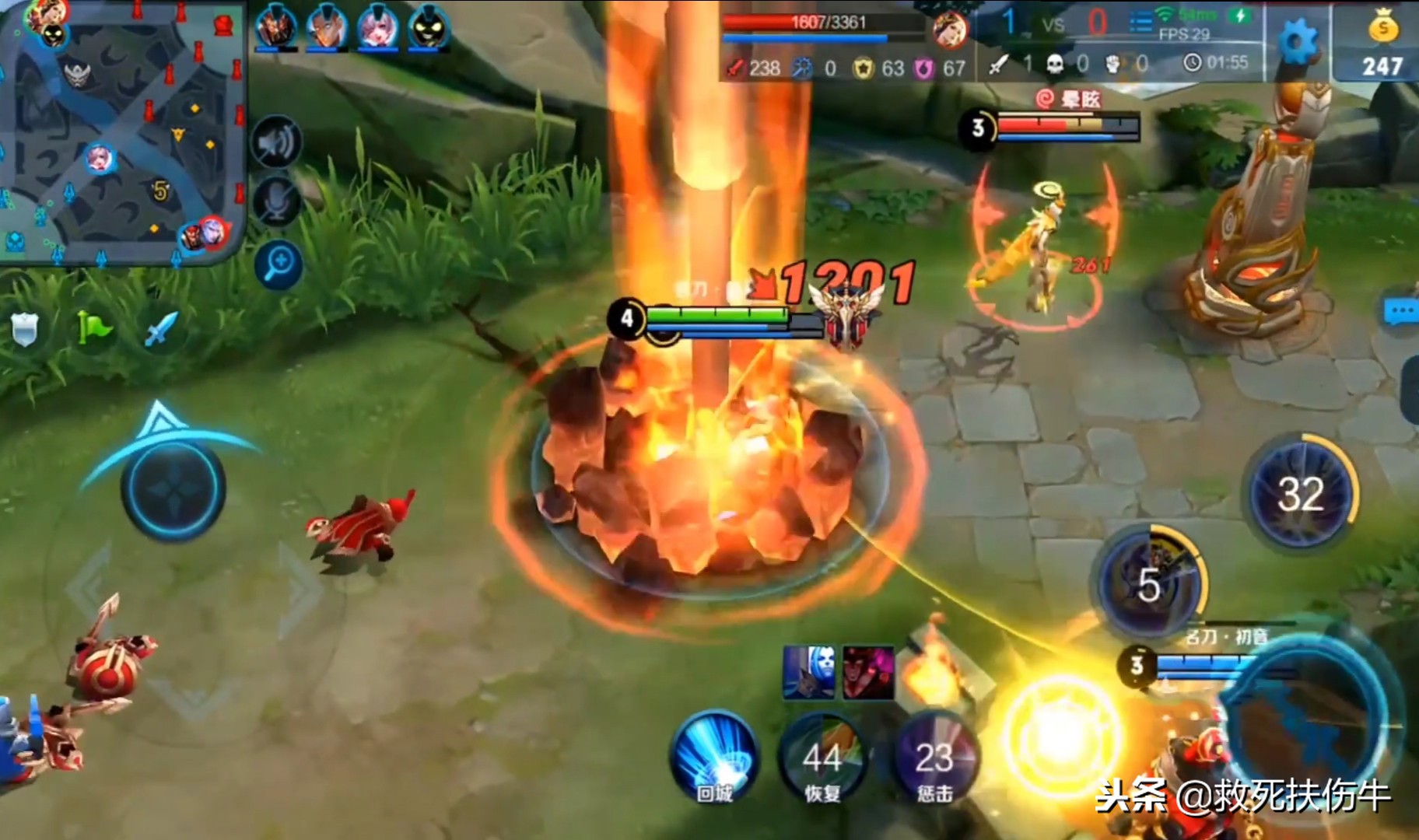
Task: Toggle the speaker sound button
Action: coord(278,142)
